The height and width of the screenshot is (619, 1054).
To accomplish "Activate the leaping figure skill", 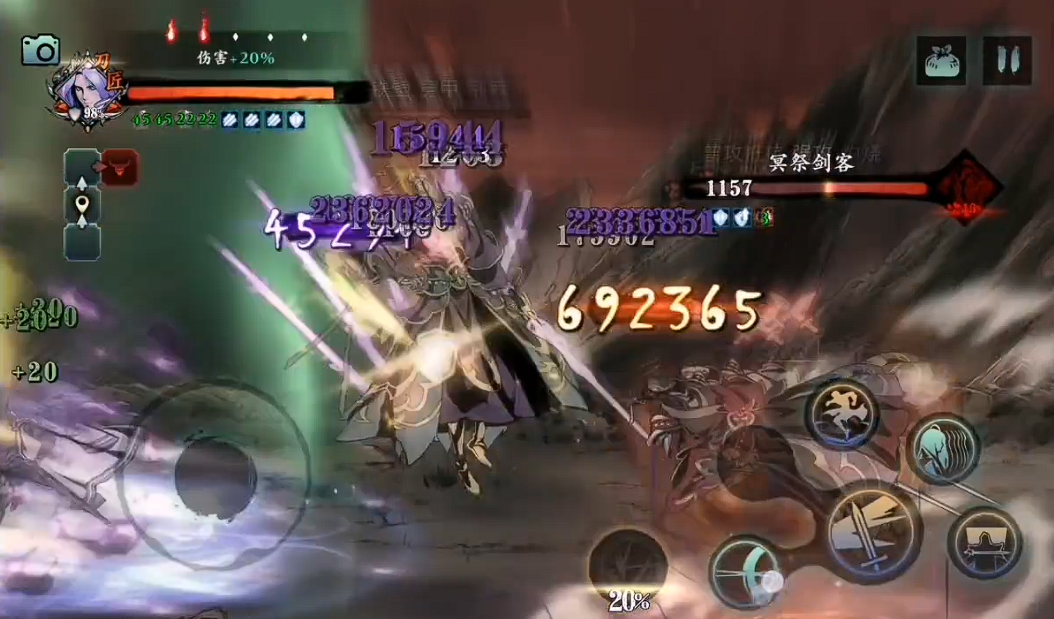I will click(x=842, y=412).
